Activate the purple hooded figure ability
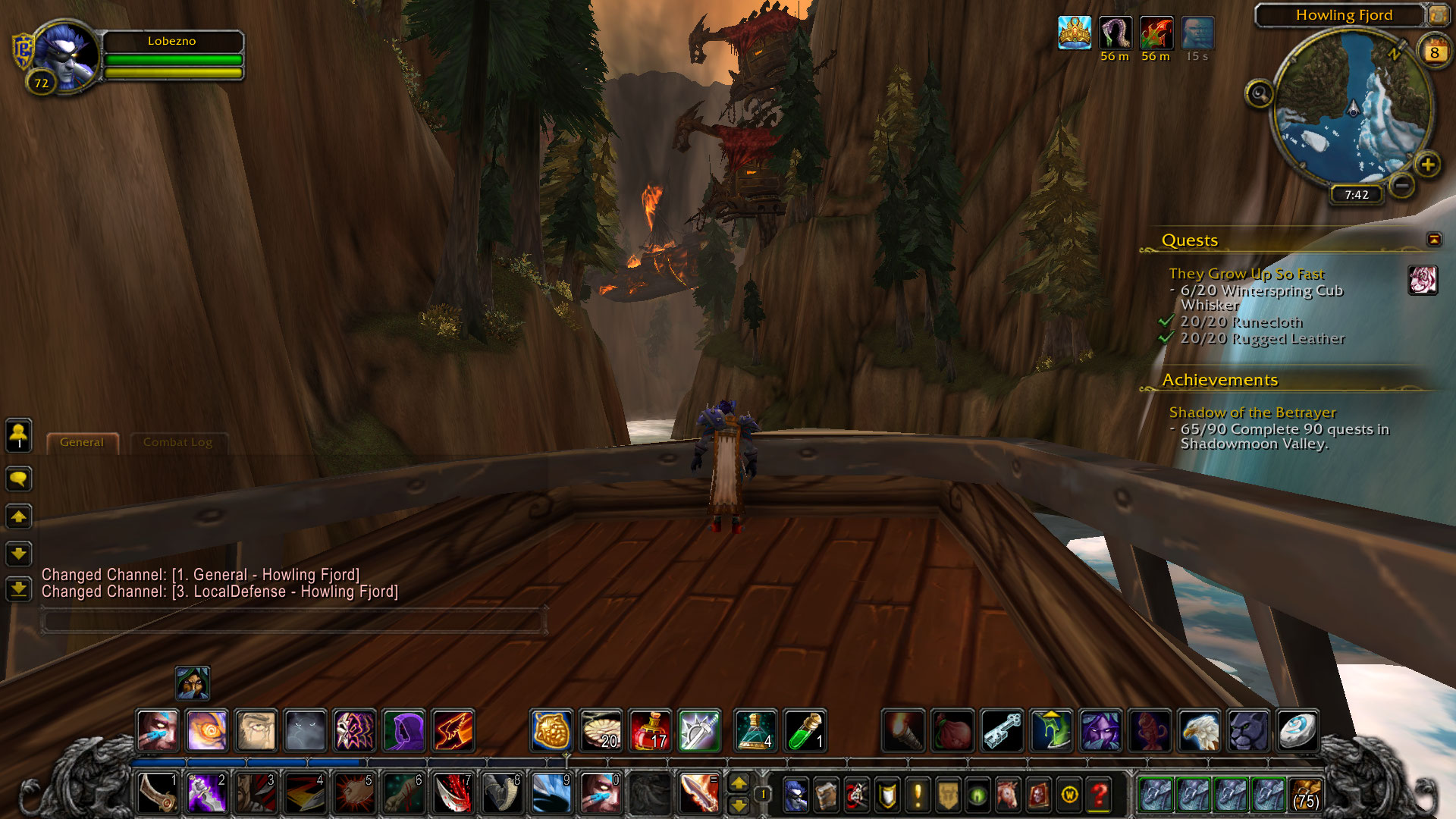This screenshot has width=1456, height=819. coord(403,730)
